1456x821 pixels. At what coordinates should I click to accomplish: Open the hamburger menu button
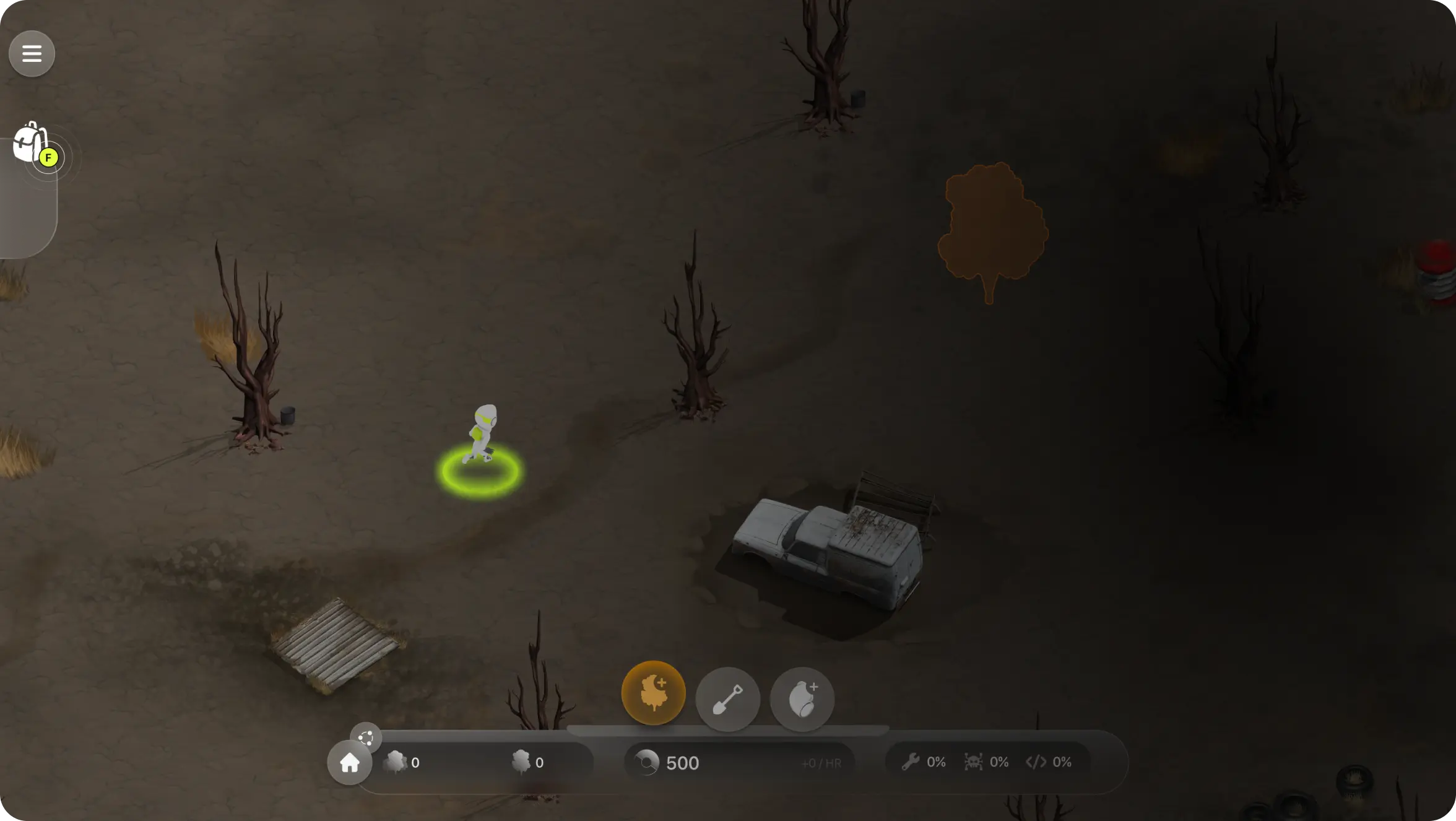tap(32, 54)
